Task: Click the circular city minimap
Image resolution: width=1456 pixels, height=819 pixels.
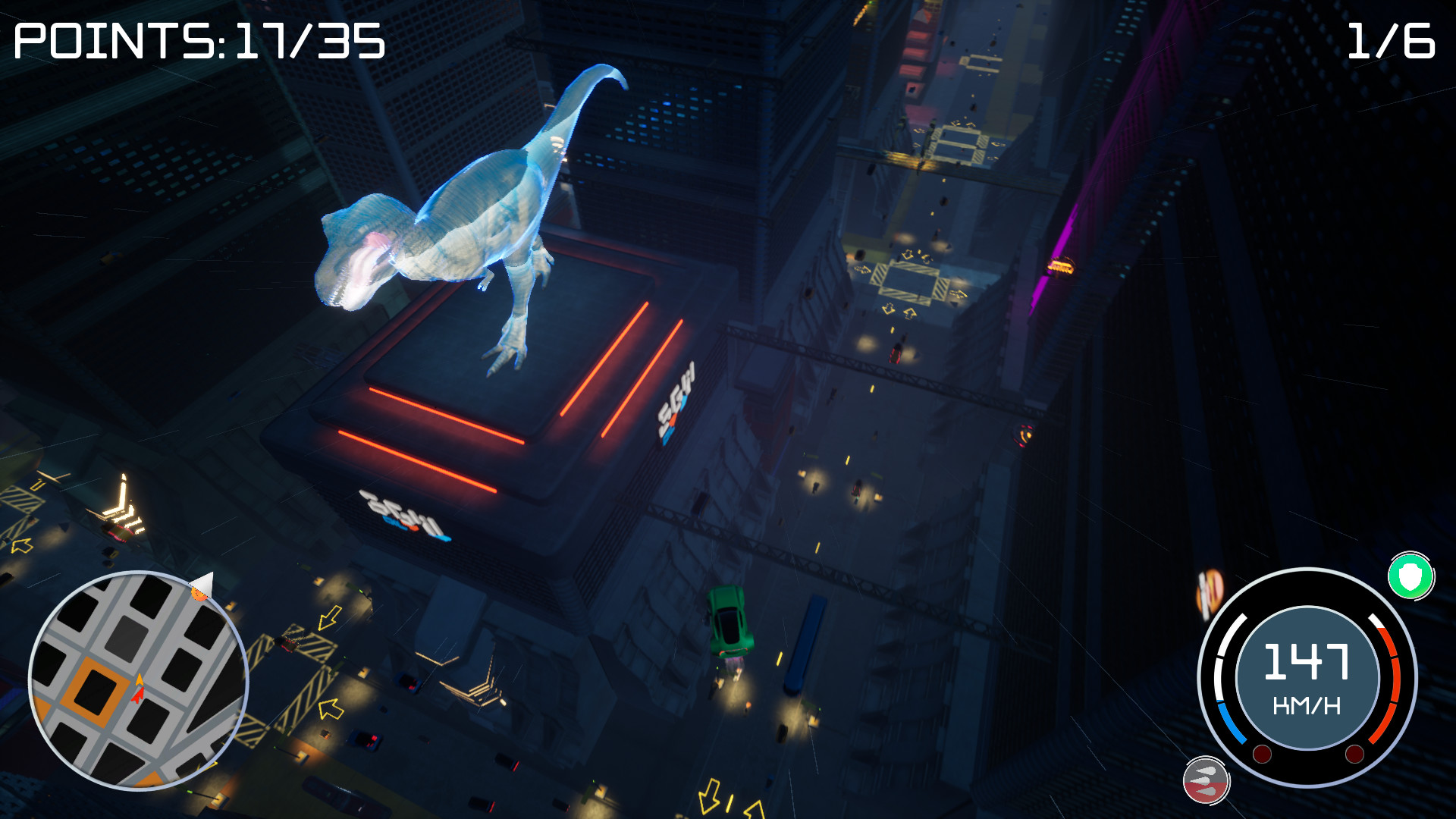Action: [138, 680]
